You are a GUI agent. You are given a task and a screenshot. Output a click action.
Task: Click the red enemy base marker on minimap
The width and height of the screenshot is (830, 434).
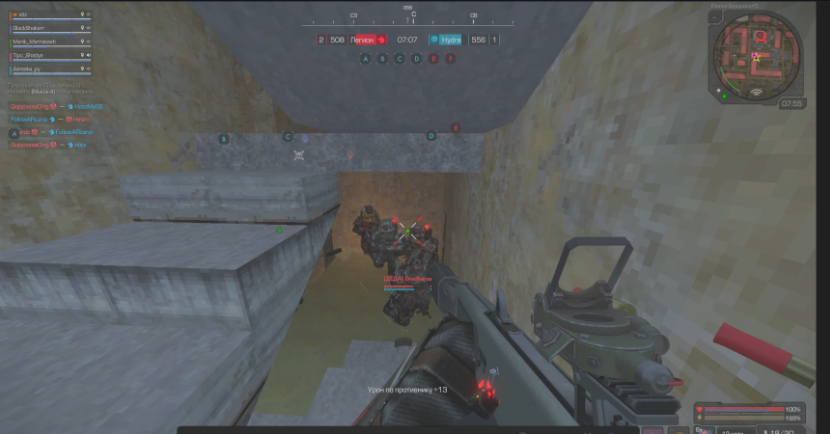[758, 37]
